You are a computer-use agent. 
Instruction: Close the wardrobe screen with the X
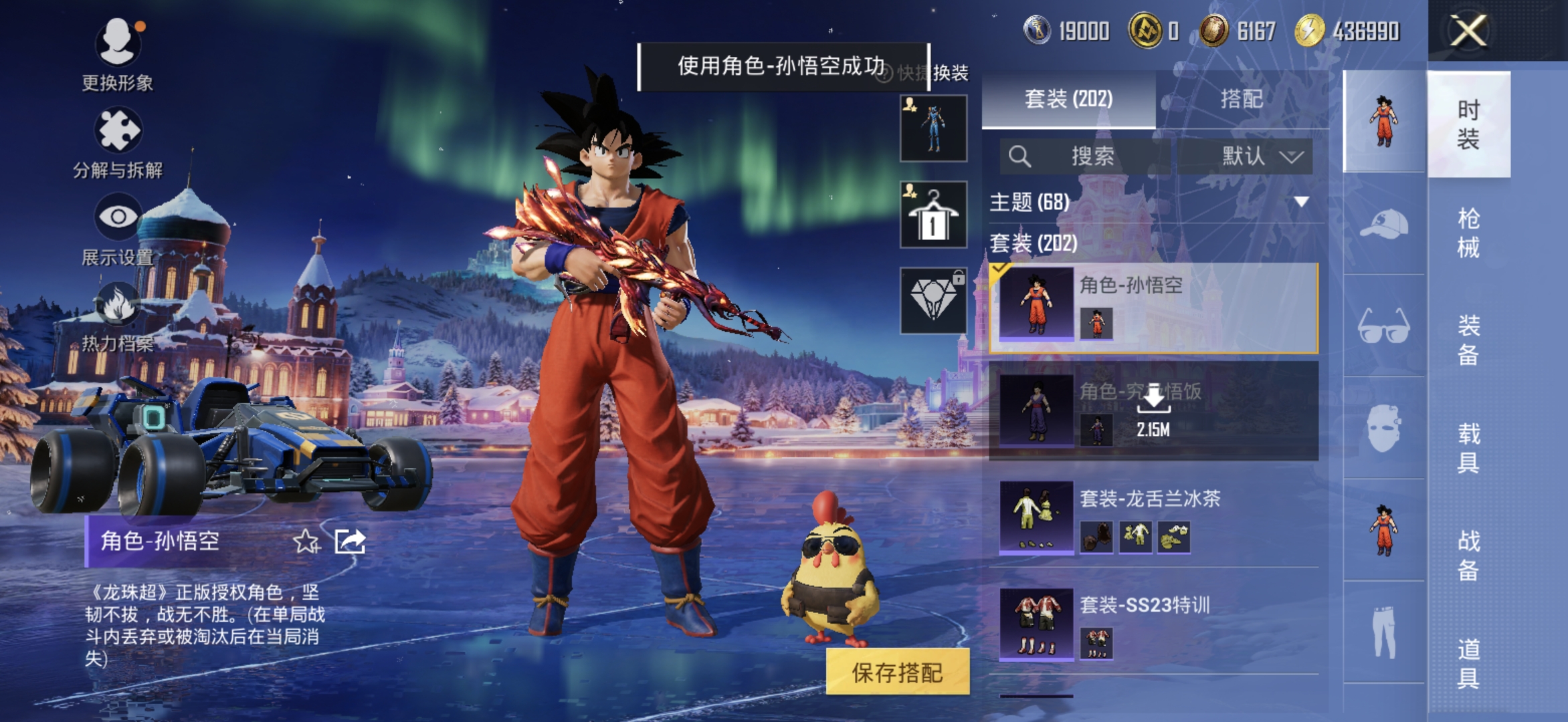point(1468,31)
